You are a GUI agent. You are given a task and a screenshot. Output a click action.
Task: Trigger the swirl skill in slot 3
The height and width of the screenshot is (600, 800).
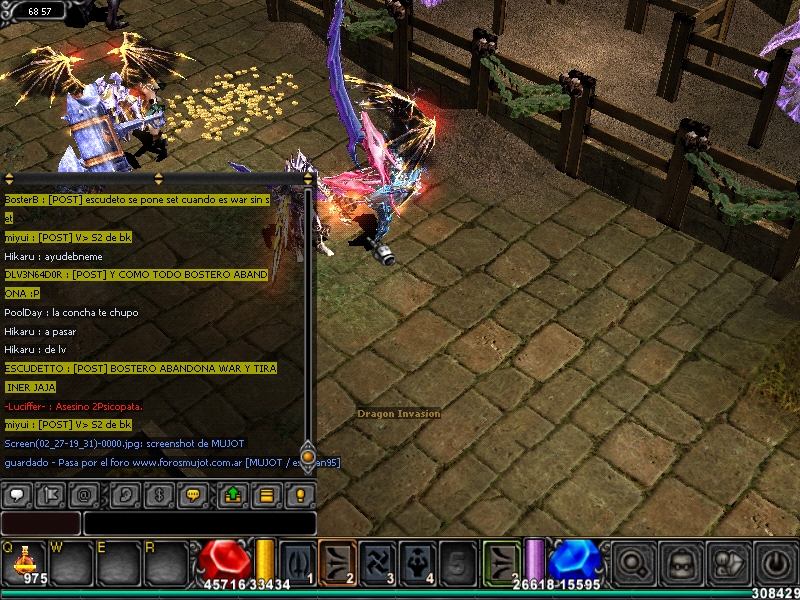pos(378,562)
